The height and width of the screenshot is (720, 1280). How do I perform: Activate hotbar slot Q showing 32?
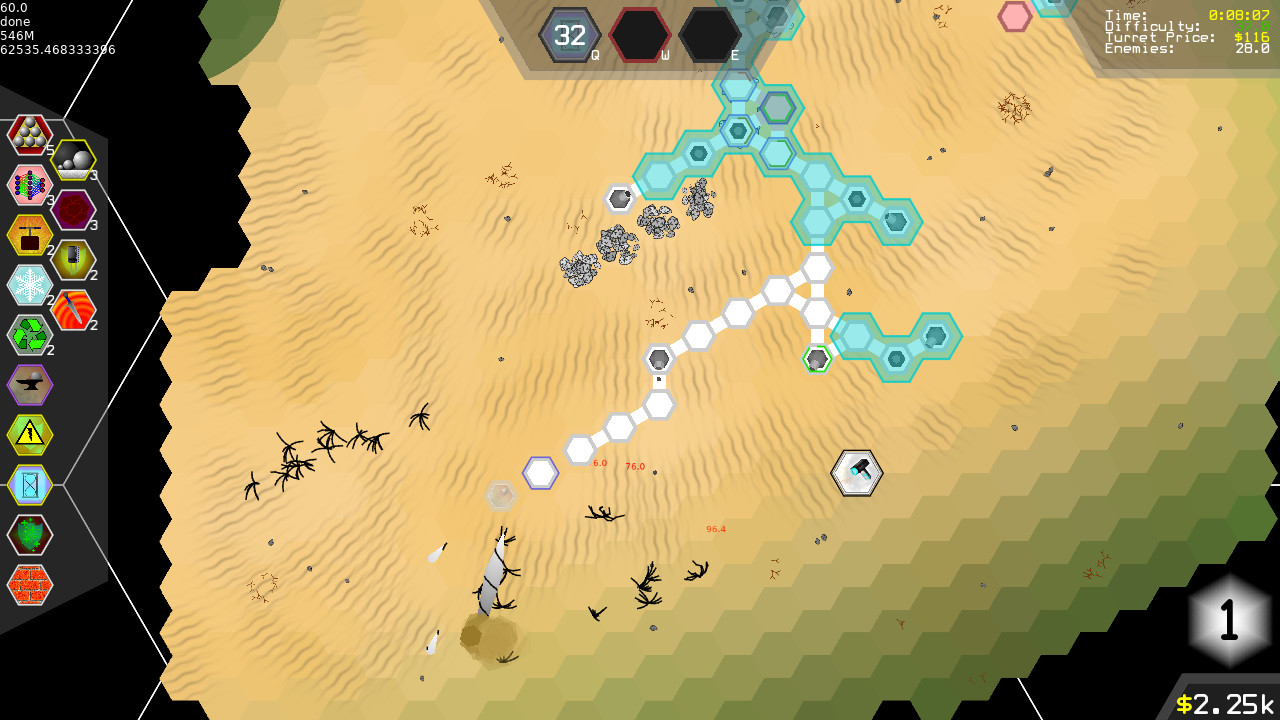point(568,35)
